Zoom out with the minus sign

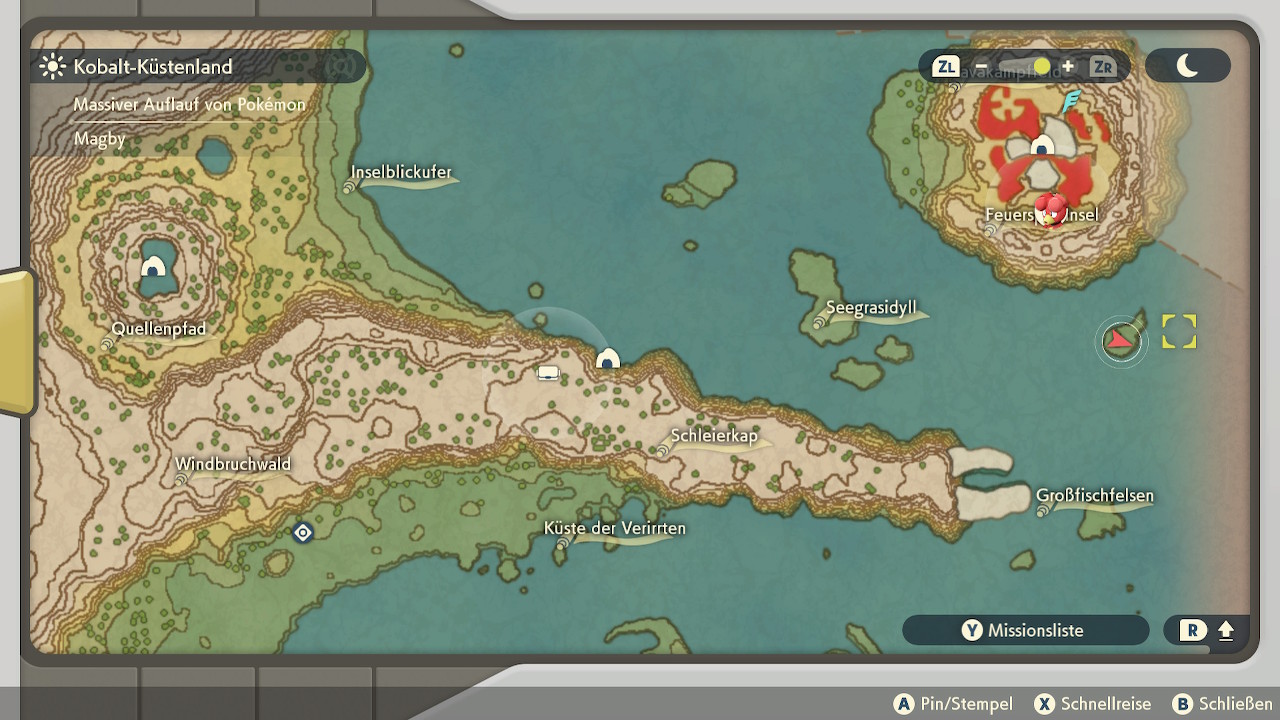coord(981,67)
